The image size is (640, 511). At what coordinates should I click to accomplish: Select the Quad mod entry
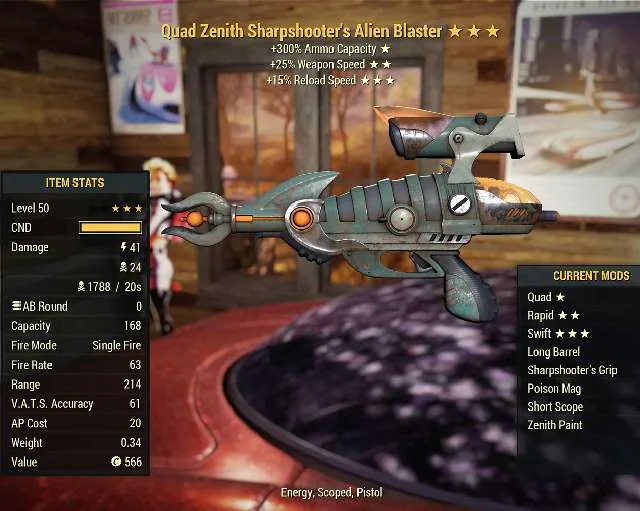click(546, 297)
